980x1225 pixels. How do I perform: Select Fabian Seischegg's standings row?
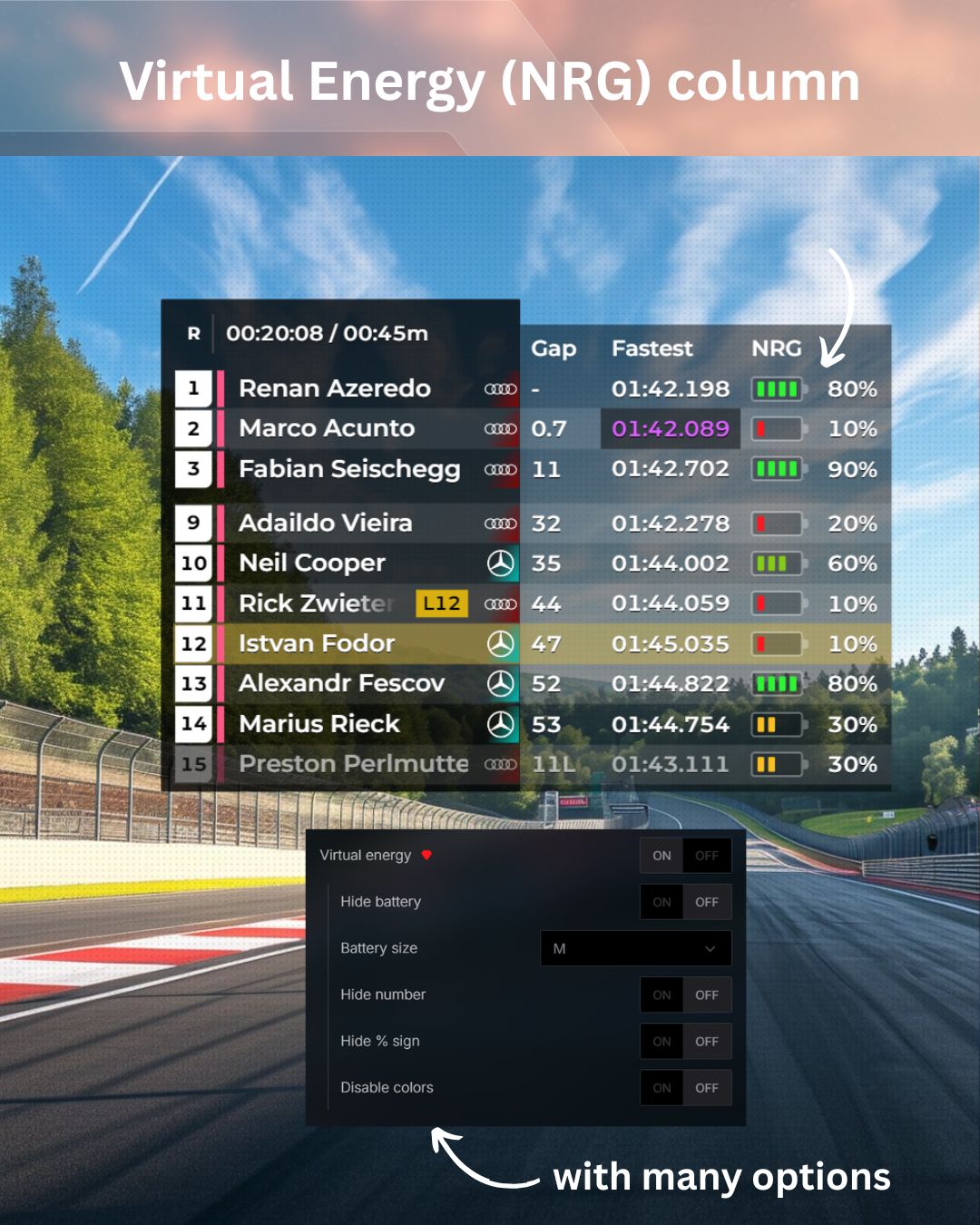tap(349, 469)
